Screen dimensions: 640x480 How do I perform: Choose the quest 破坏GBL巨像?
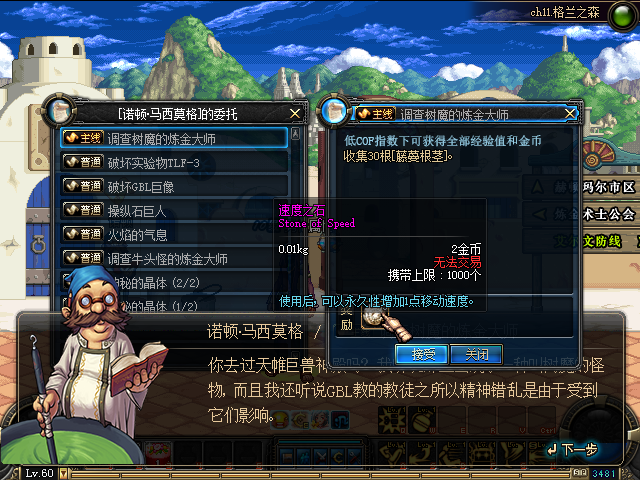[x=175, y=186]
